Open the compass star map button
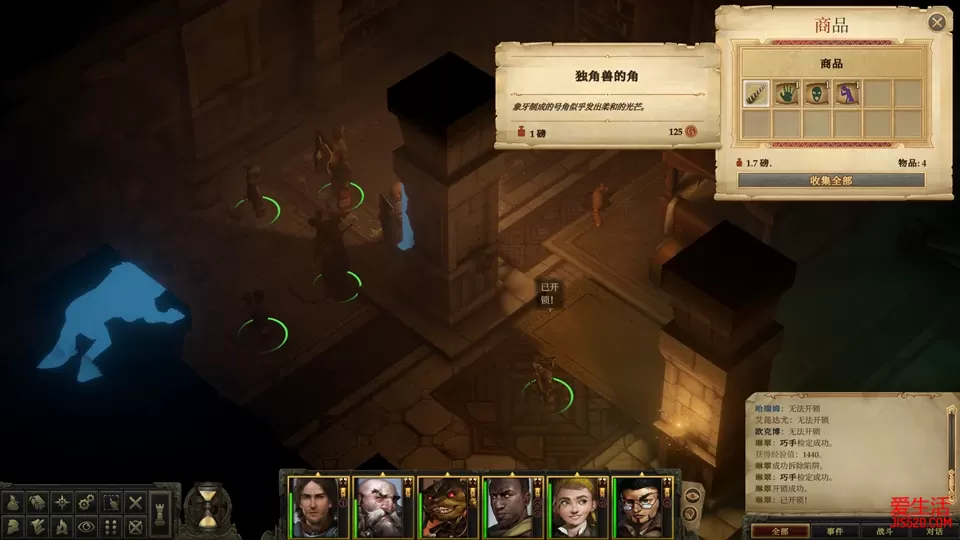The width and height of the screenshot is (960, 540). click(61, 502)
